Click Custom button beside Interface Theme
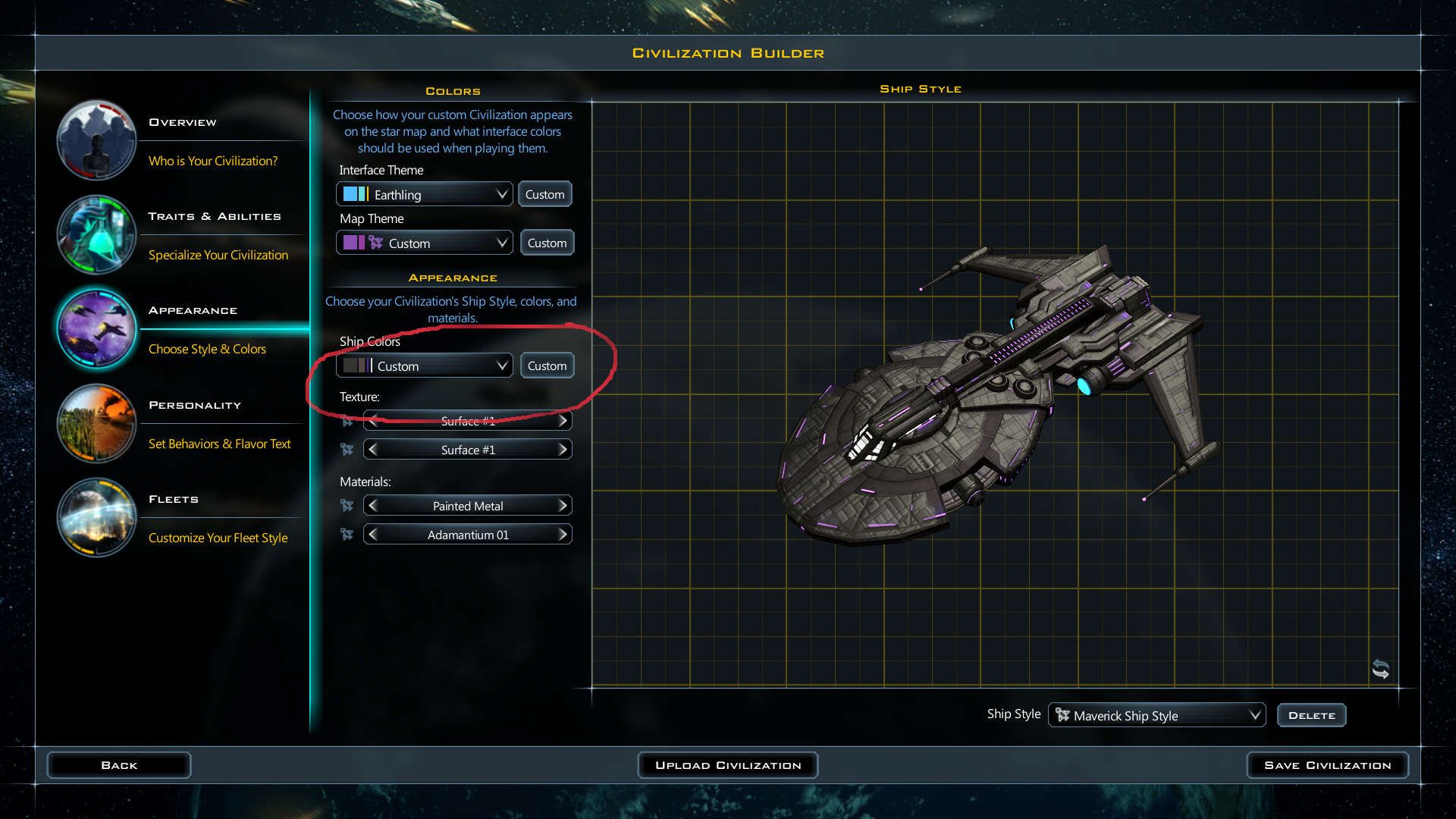Image resolution: width=1456 pixels, height=819 pixels. pyautogui.click(x=545, y=194)
